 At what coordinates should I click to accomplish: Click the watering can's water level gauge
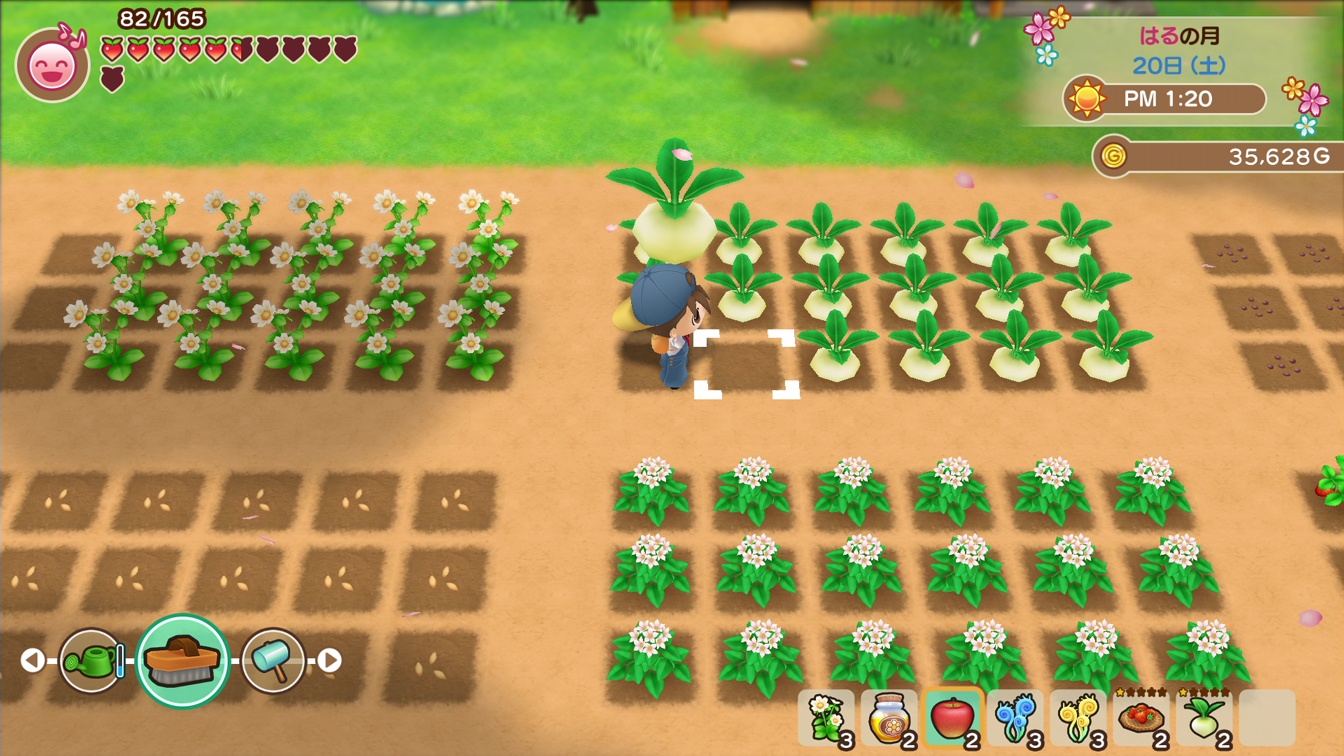119,663
